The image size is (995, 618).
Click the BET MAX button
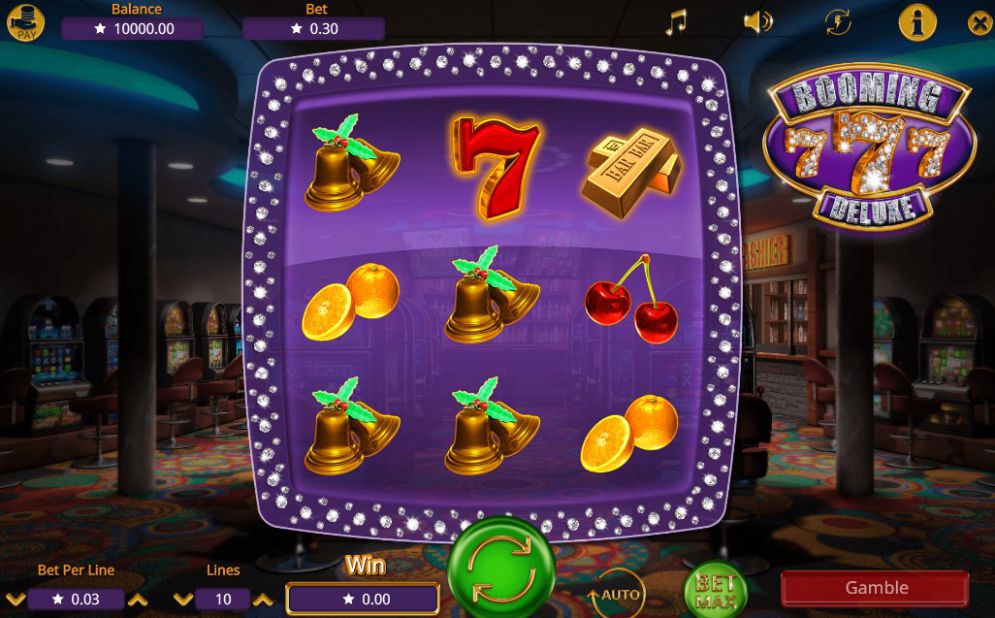715,592
